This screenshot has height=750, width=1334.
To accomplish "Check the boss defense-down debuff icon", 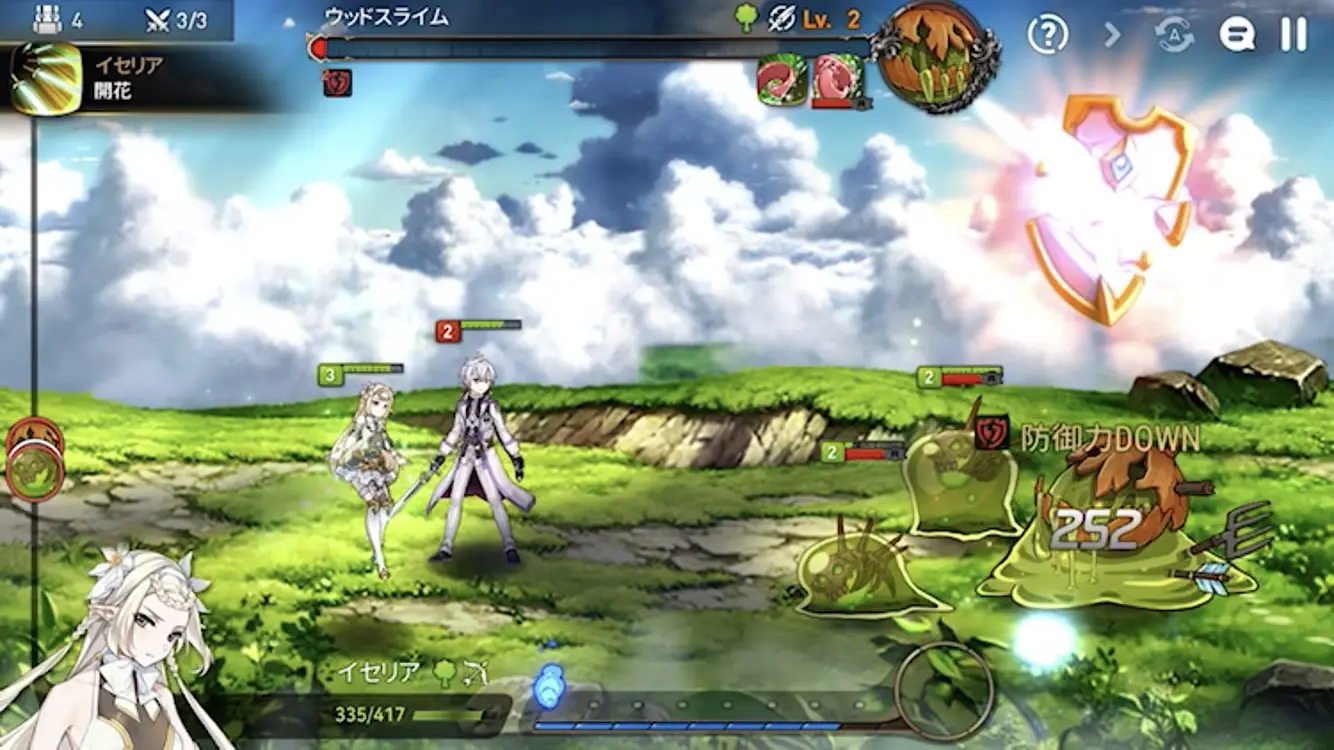I will [x=337, y=82].
